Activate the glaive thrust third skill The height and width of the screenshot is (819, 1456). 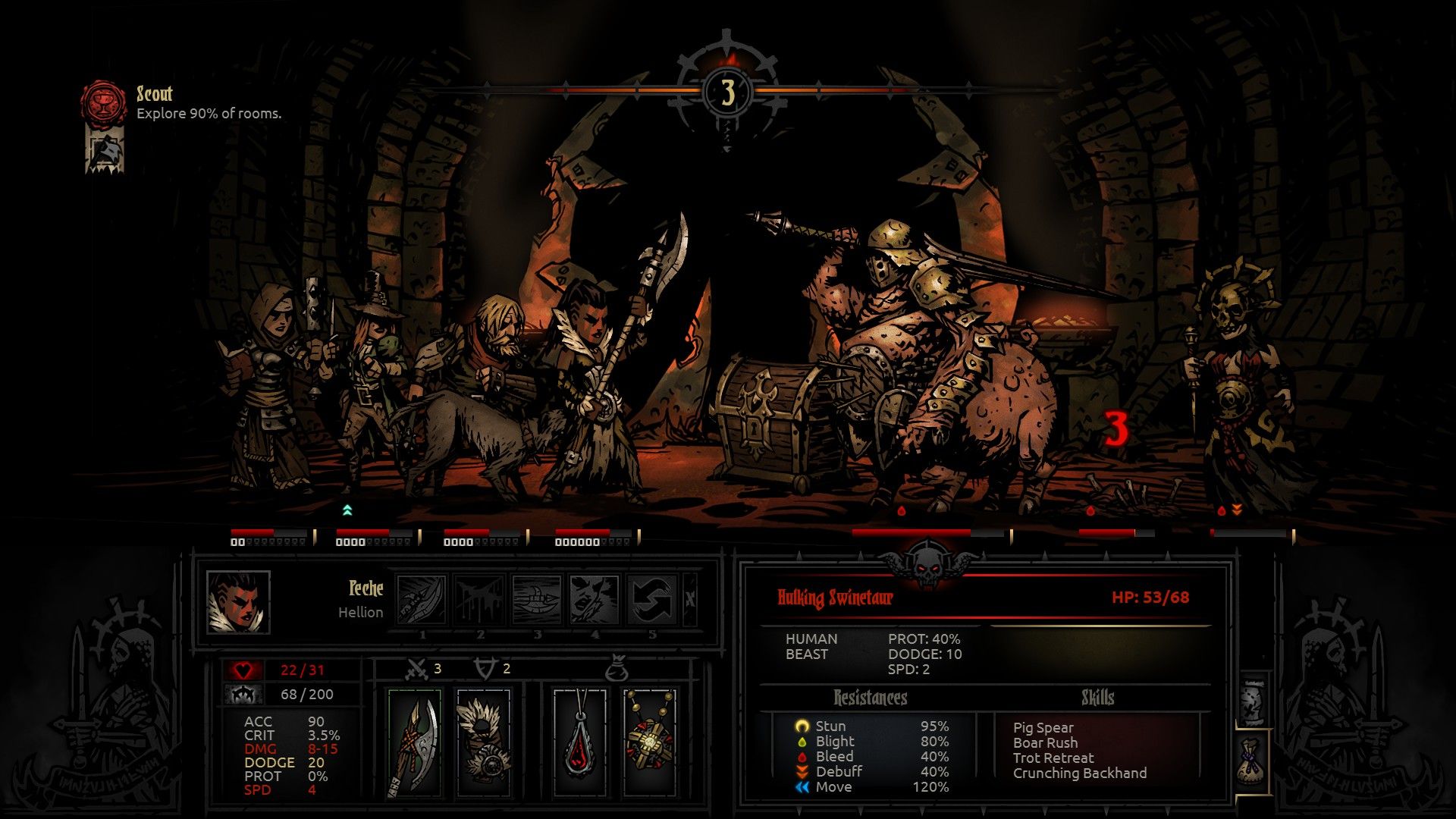537,600
